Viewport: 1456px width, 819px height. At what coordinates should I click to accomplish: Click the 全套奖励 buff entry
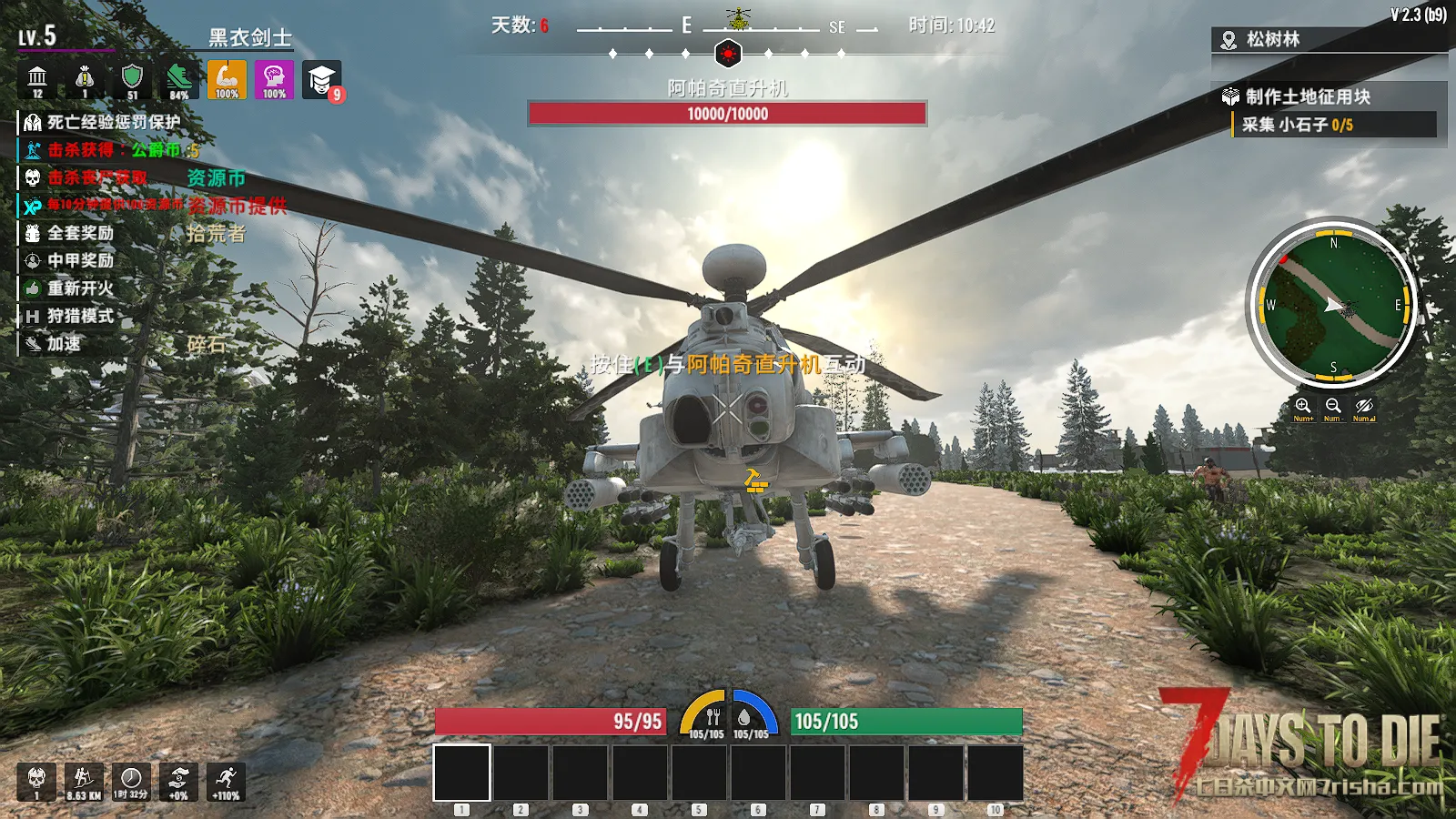80,233
